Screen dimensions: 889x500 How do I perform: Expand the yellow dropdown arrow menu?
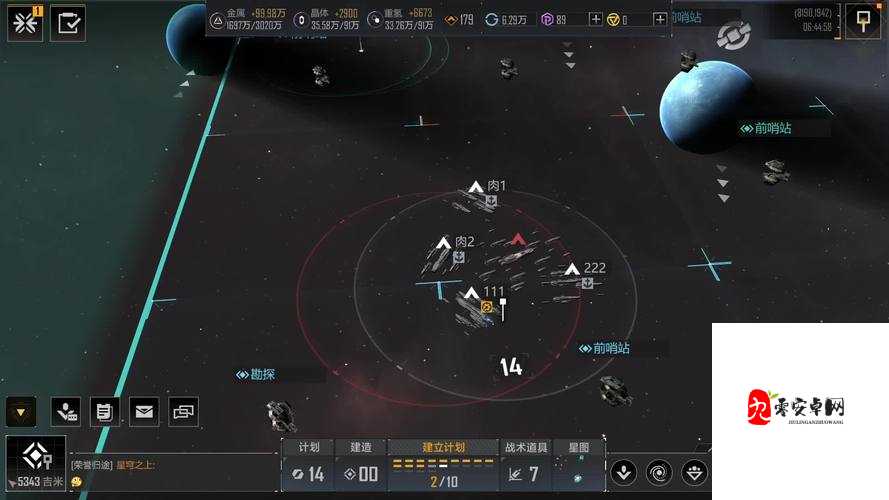click(21, 410)
